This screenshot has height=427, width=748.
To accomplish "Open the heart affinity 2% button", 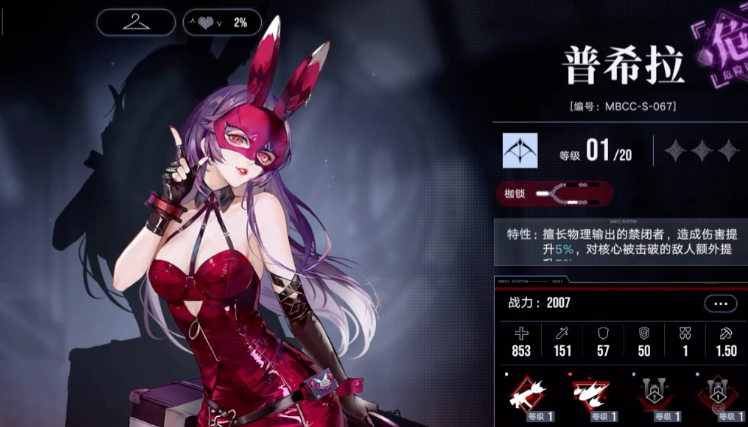I will [x=221, y=22].
